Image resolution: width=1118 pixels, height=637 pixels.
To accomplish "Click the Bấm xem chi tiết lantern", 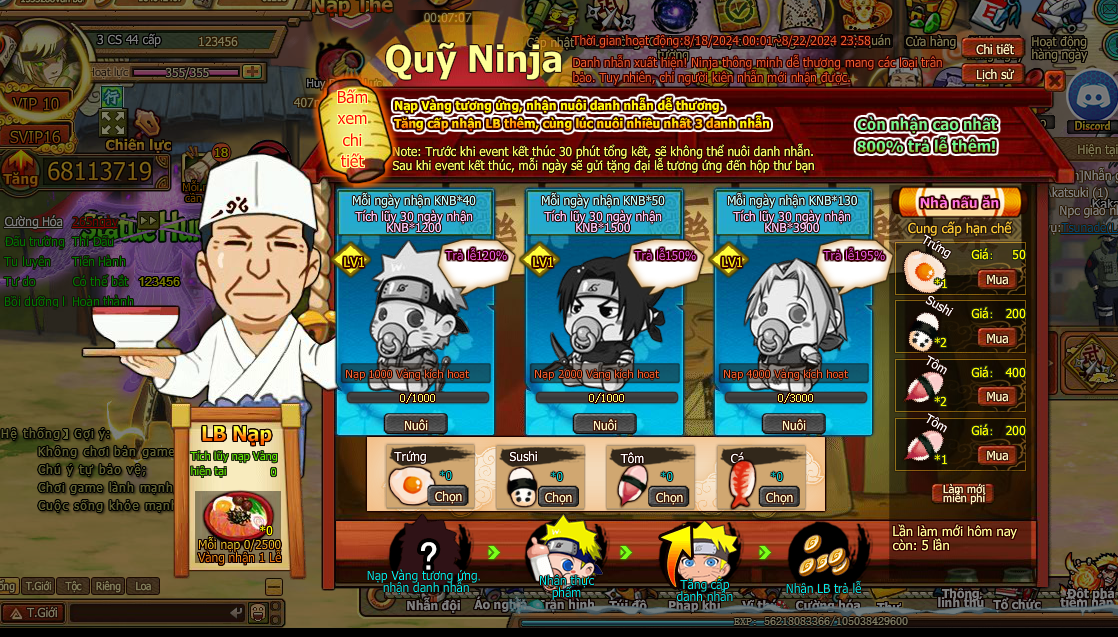I will click(351, 129).
